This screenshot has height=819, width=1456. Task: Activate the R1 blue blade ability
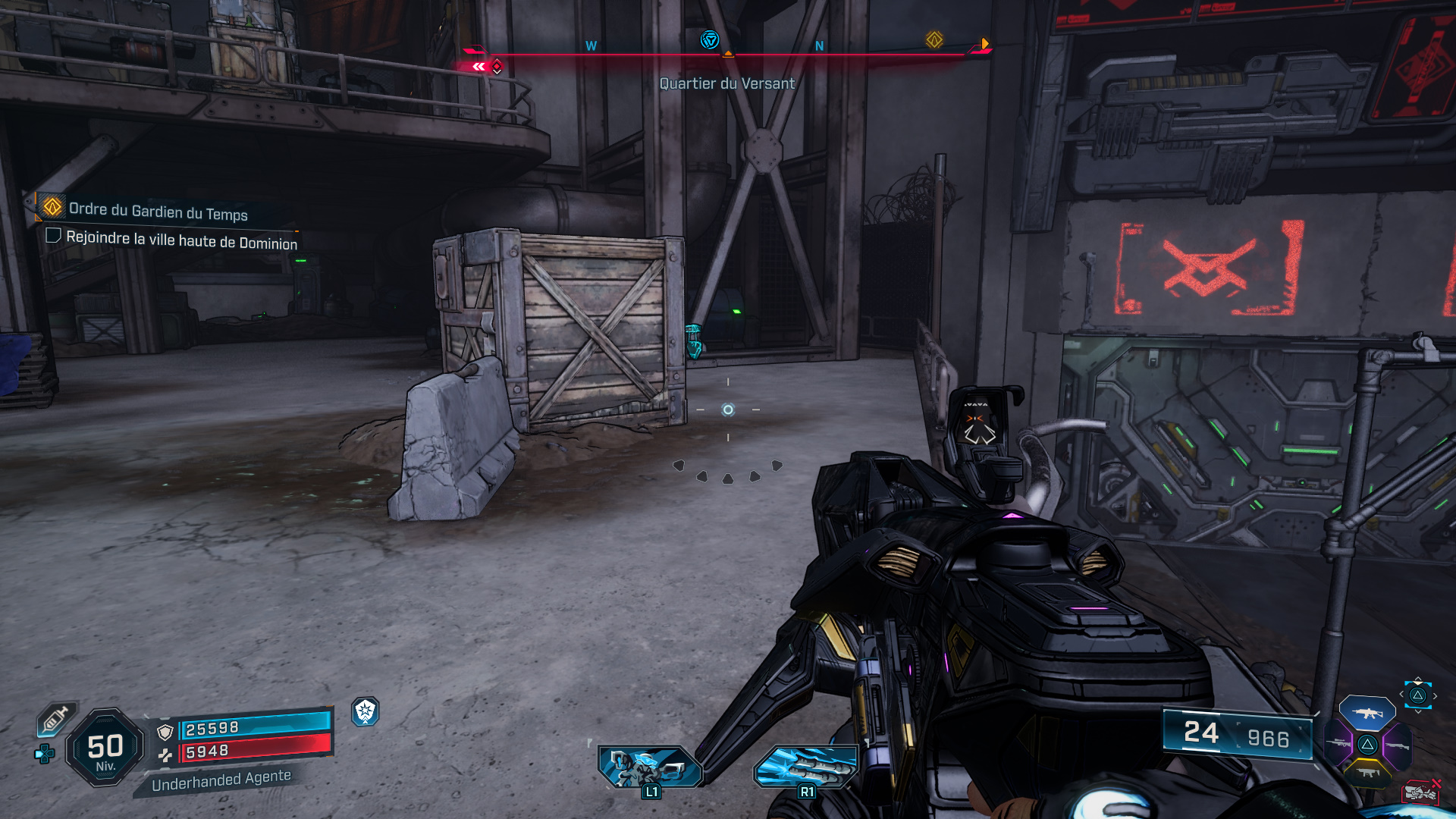point(805,766)
